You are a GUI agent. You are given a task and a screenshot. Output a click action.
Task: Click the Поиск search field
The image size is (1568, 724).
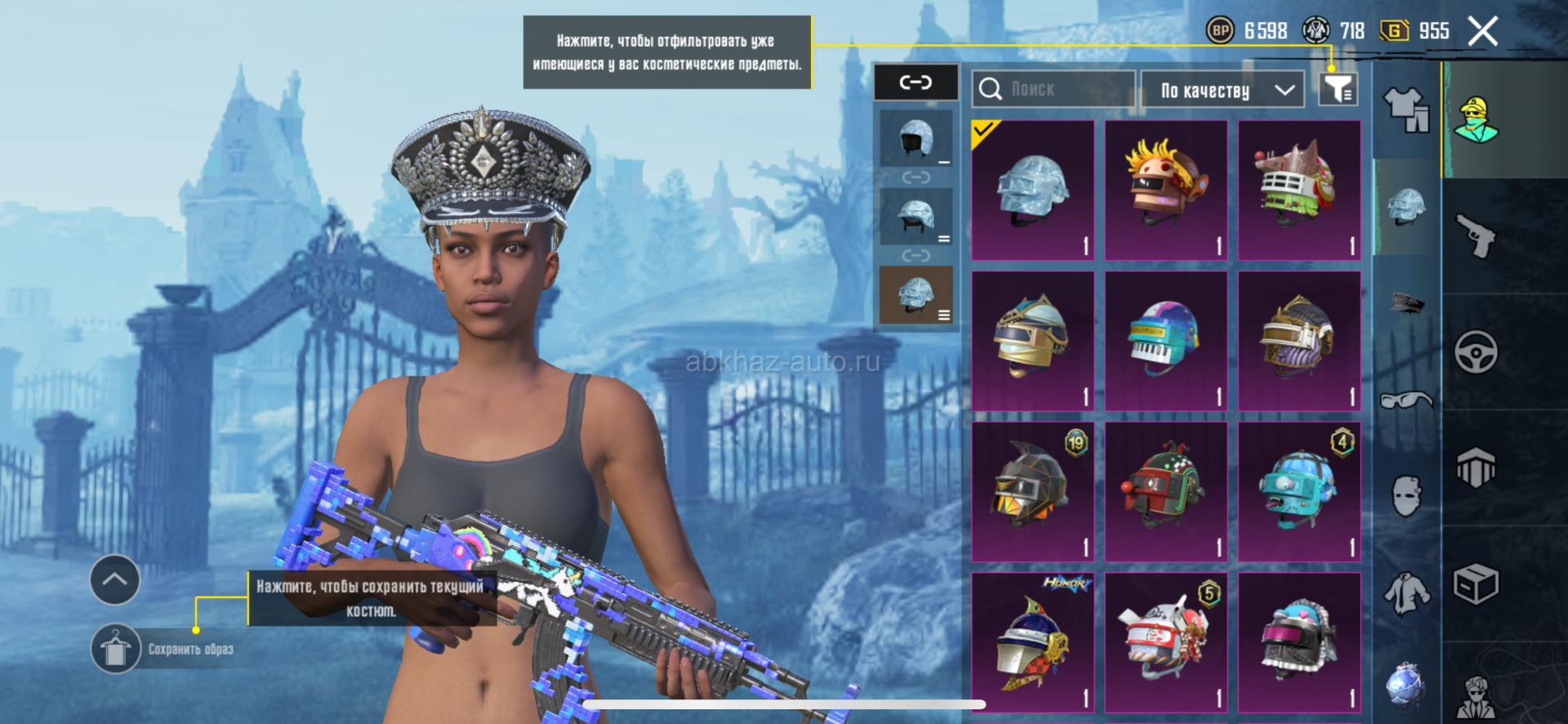pos(1053,89)
